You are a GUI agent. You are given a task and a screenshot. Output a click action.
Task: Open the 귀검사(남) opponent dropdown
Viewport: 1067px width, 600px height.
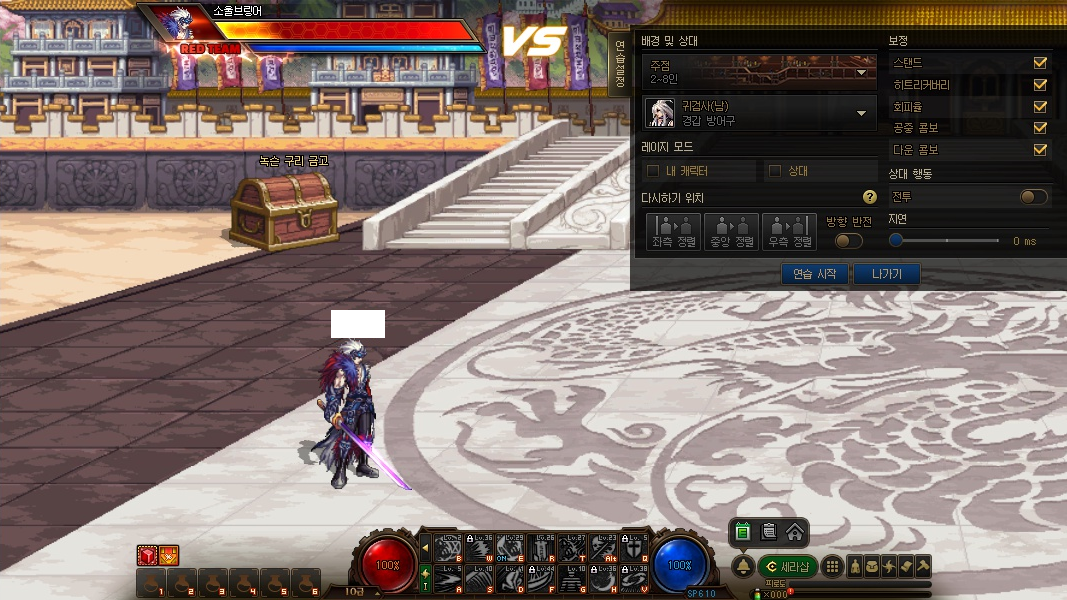(861, 113)
